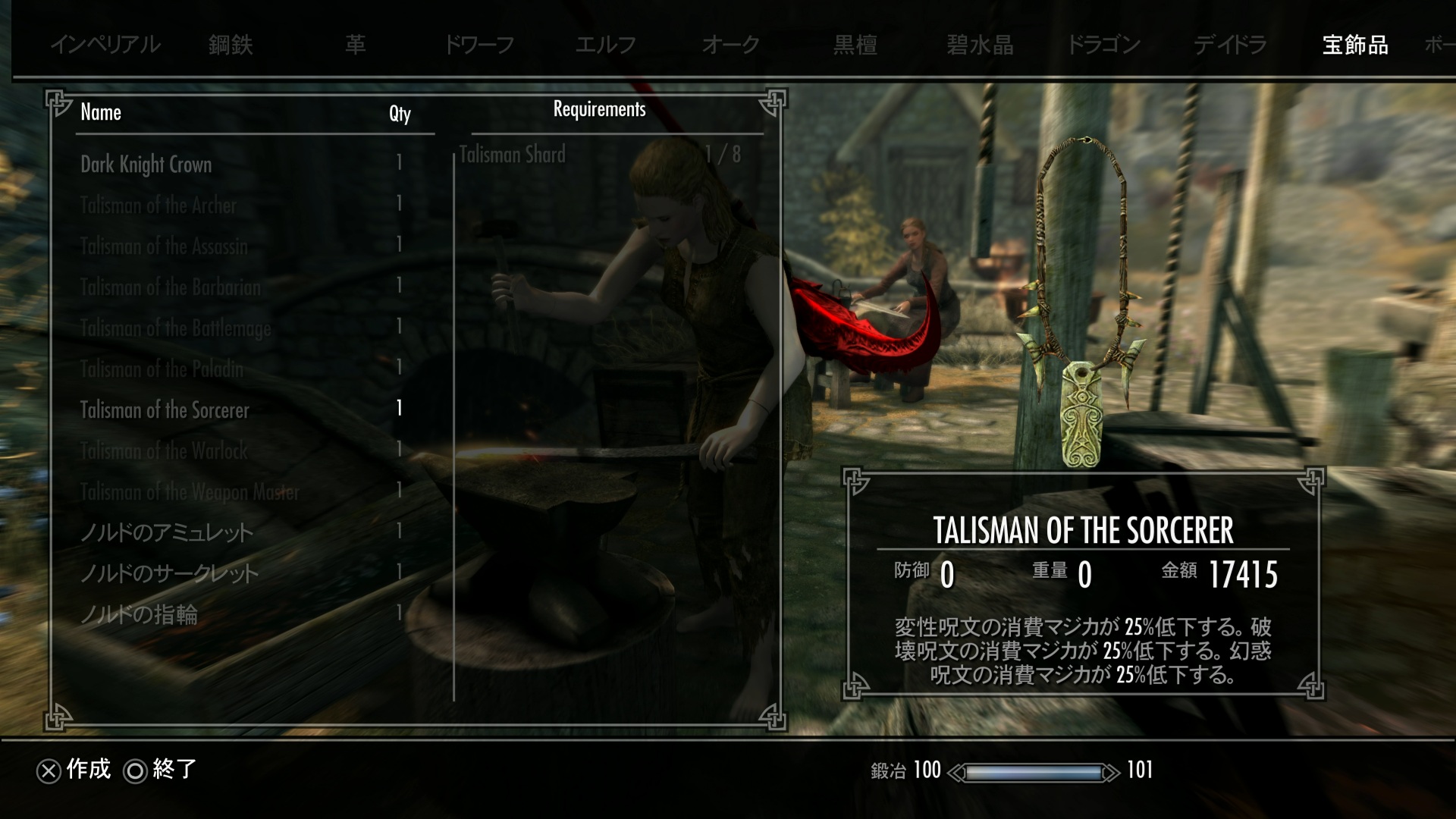
Task: Pick Talisman of the Barbarian entry
Action: [171, 287]
